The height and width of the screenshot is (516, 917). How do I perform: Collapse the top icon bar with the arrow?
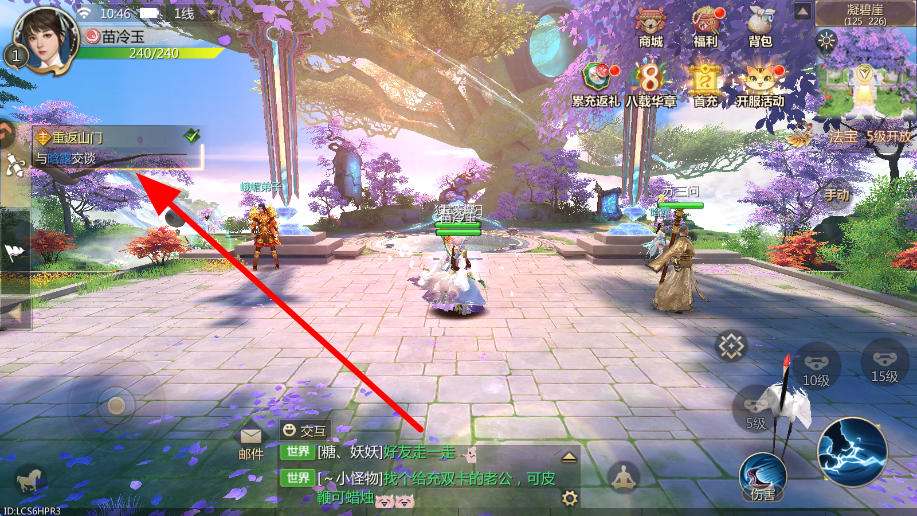802,11
